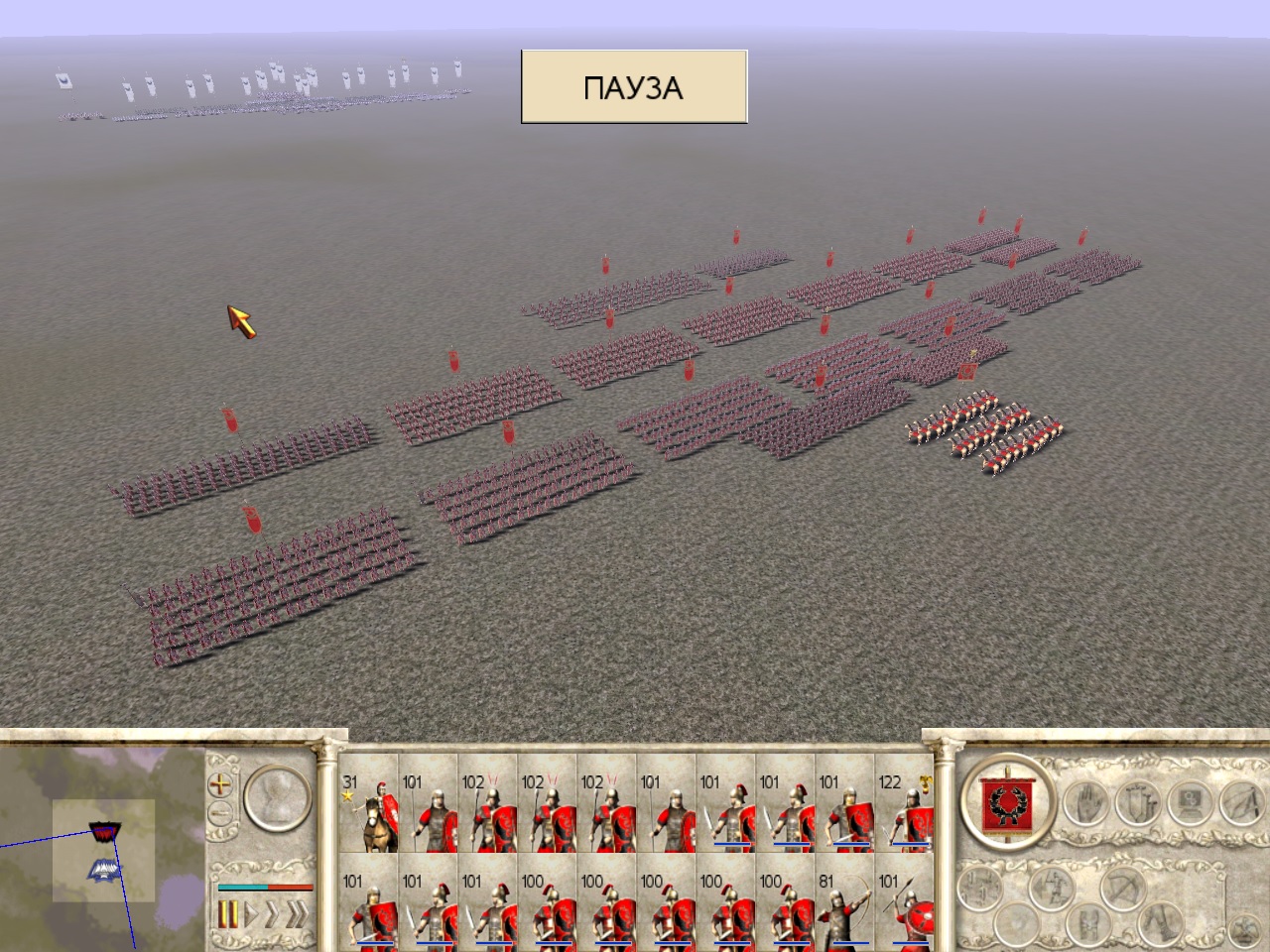
Task: Click the ПАУЗА pause banner
Action: coord(634,87)
